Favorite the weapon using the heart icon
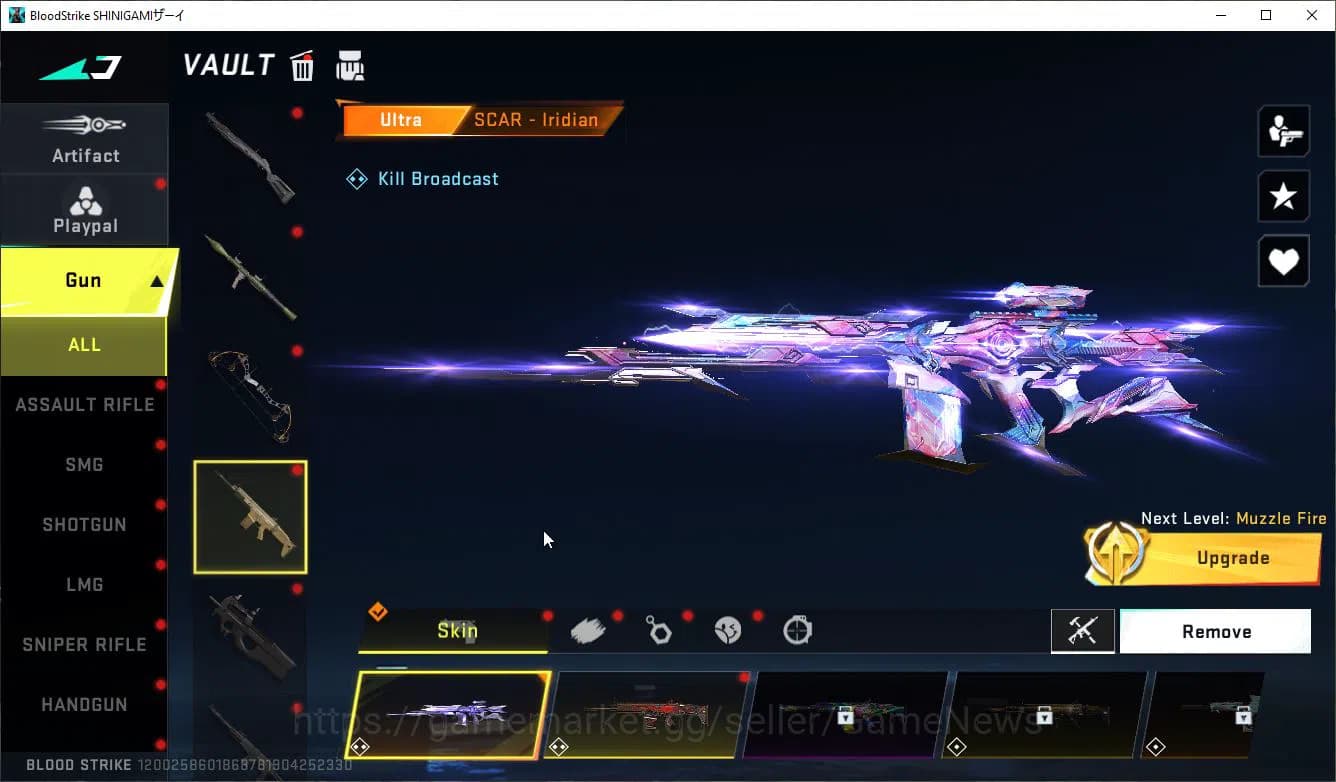Viewport: 1336px width, 782px height. click(1283, 261)
